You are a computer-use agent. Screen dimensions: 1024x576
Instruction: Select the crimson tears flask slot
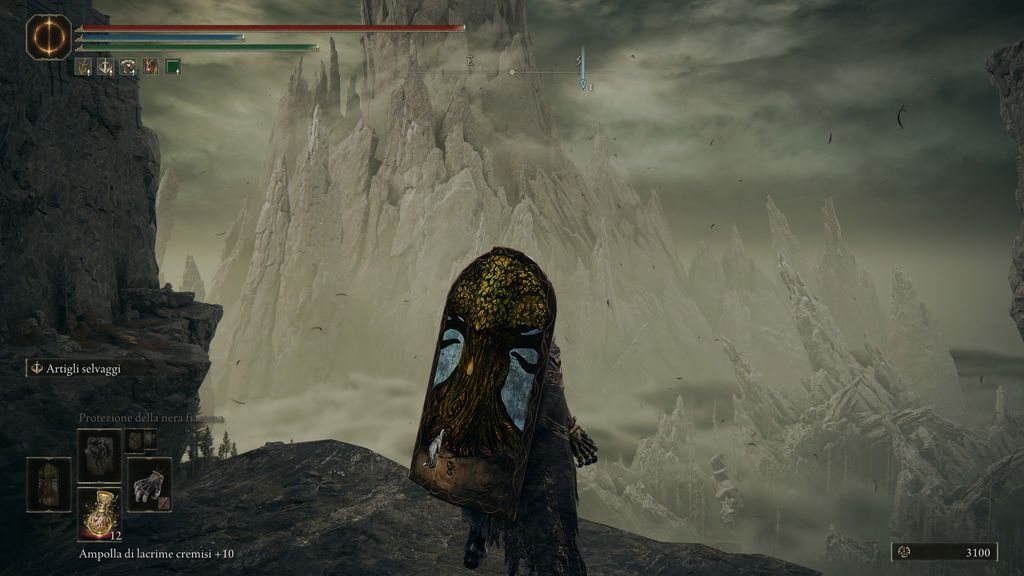pos(100,513)
